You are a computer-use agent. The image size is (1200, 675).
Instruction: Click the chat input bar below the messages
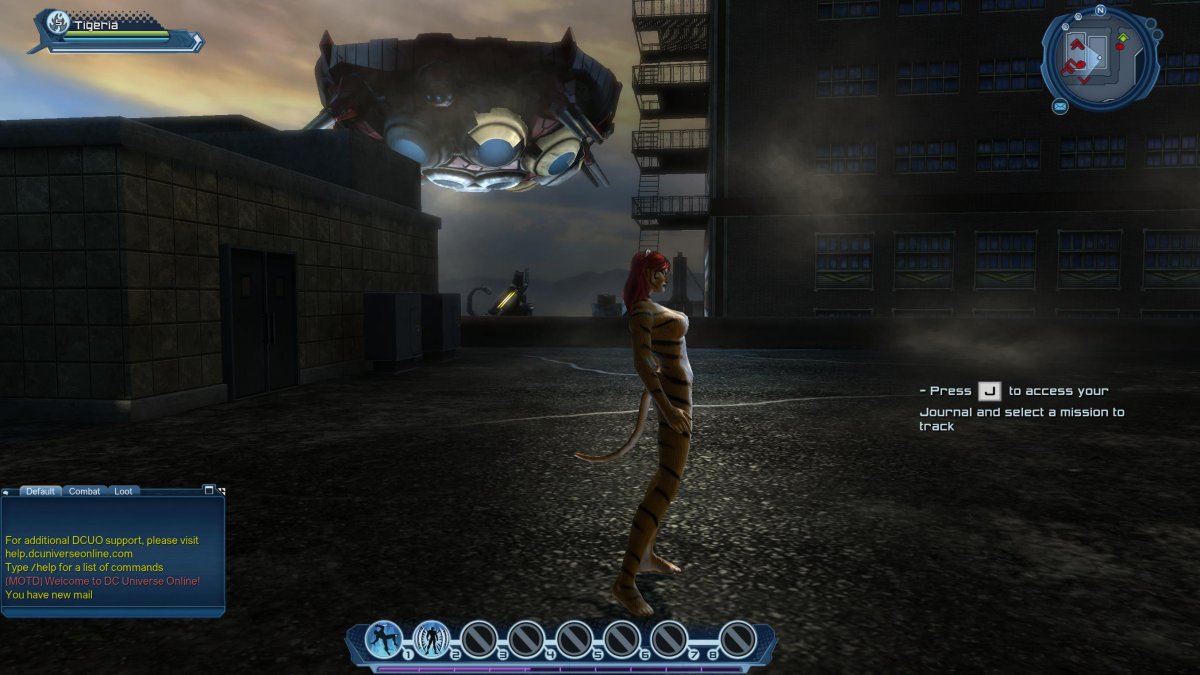point(112,610)
